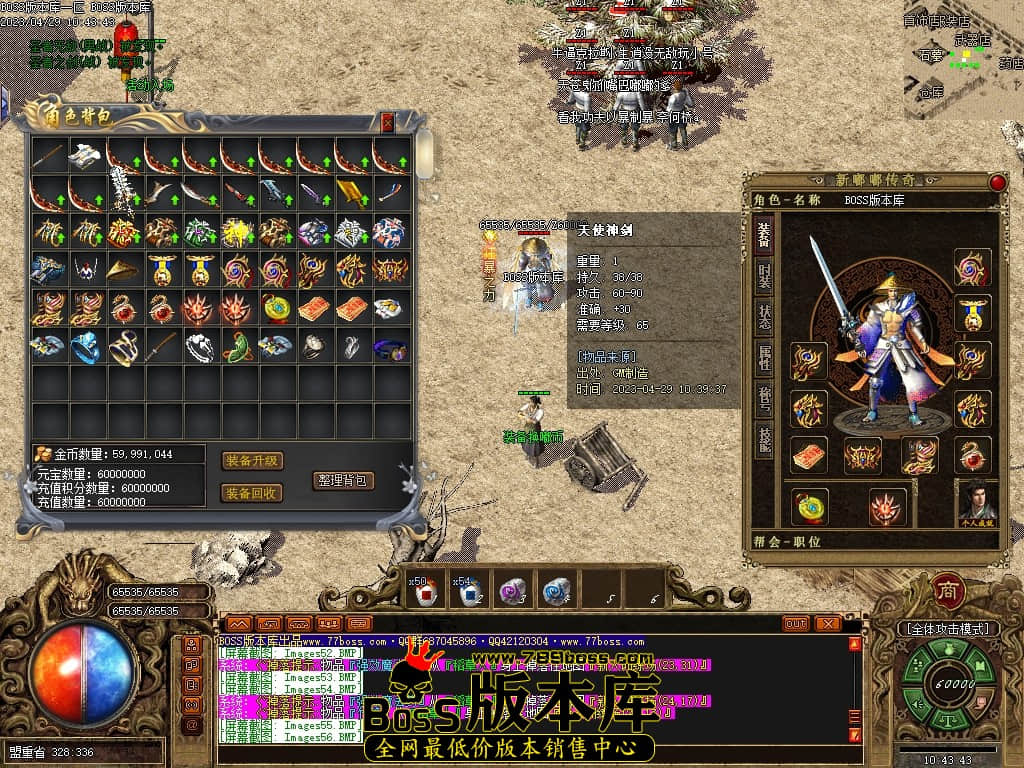Viewport: 1024px width, 768px height.
Task: Click the personal achievement portrait
Action: pyautogui.click(x=977, y=503)
